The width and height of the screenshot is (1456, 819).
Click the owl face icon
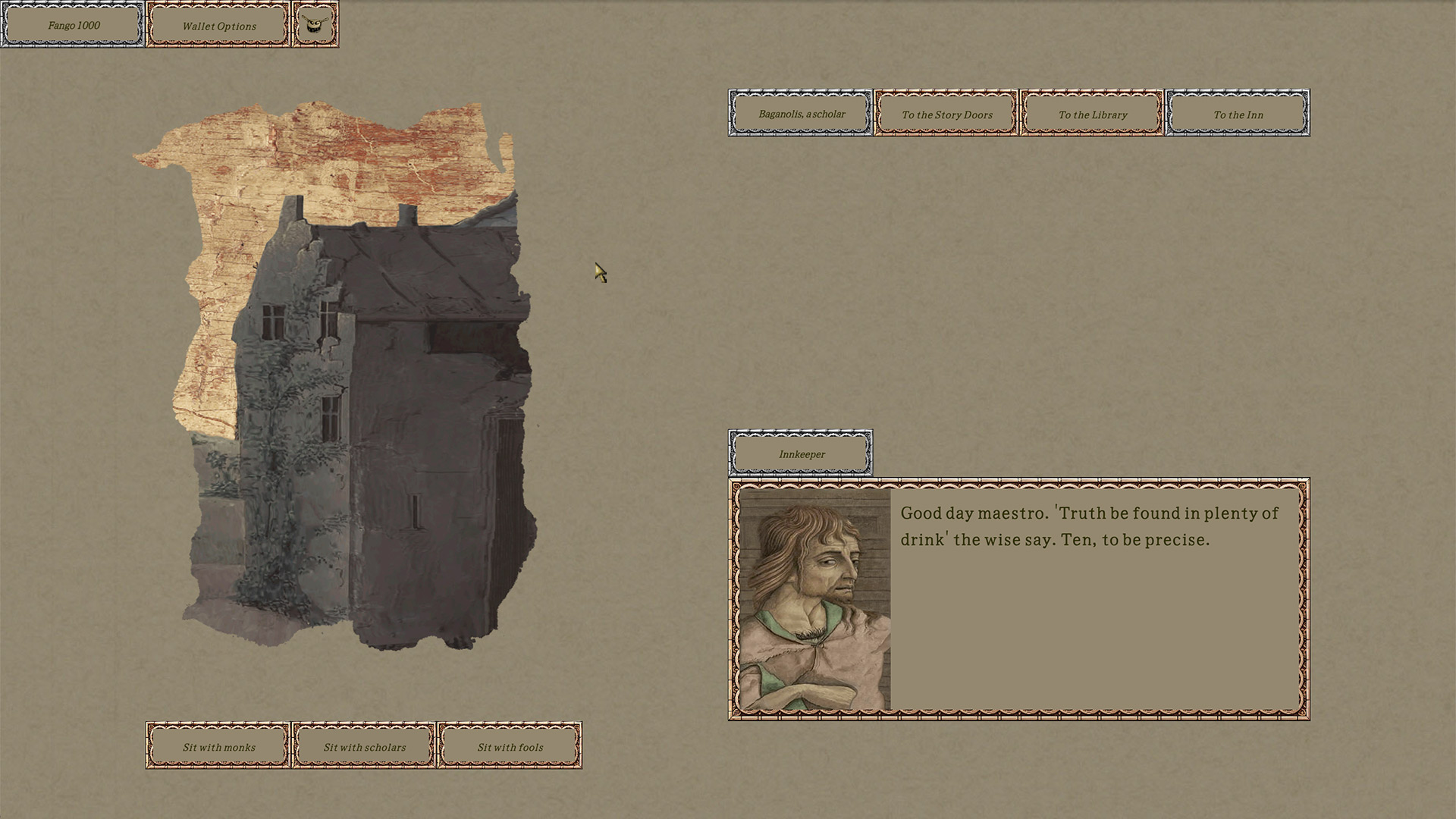coord(315,25)
